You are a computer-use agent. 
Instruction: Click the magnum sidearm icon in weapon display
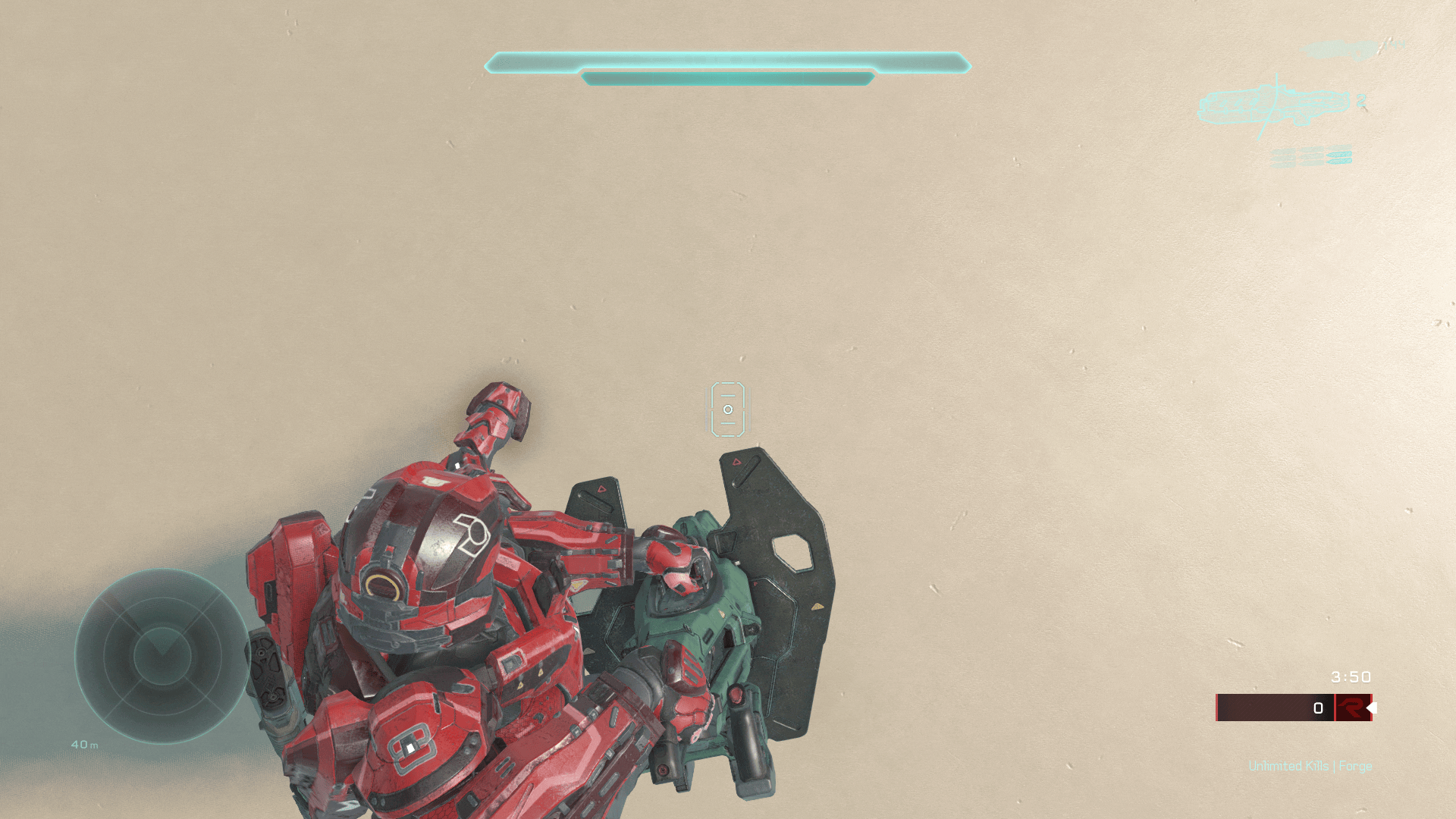[1338, 50]
